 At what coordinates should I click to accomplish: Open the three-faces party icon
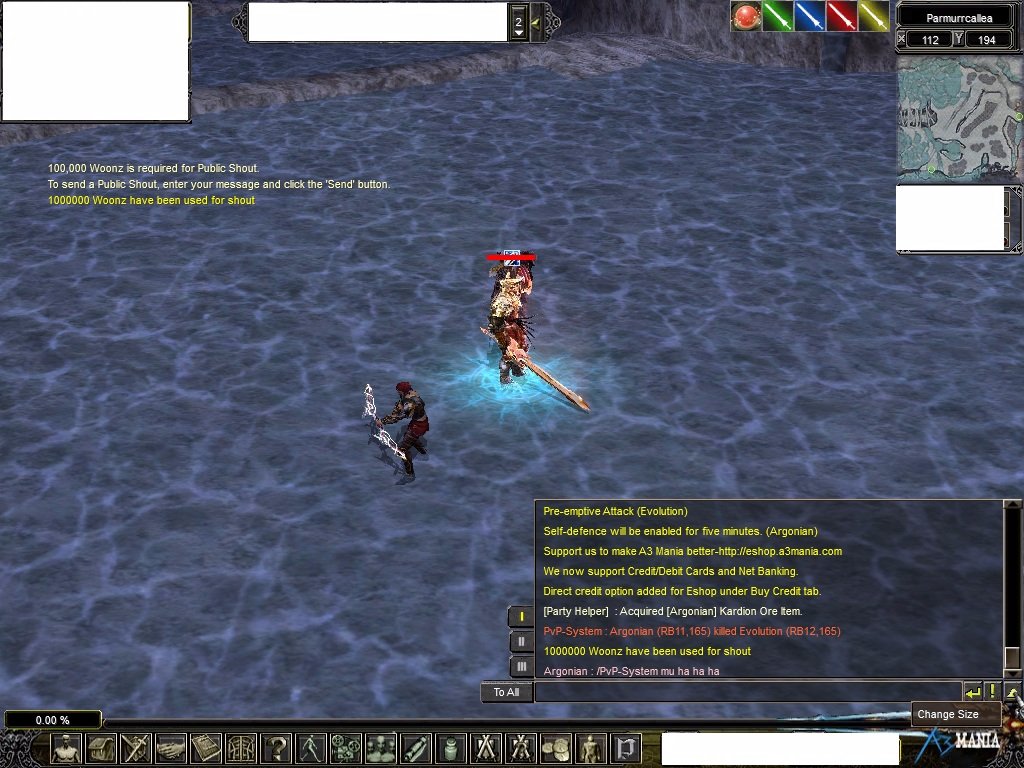pyautogui.click(x=381, y=748)
